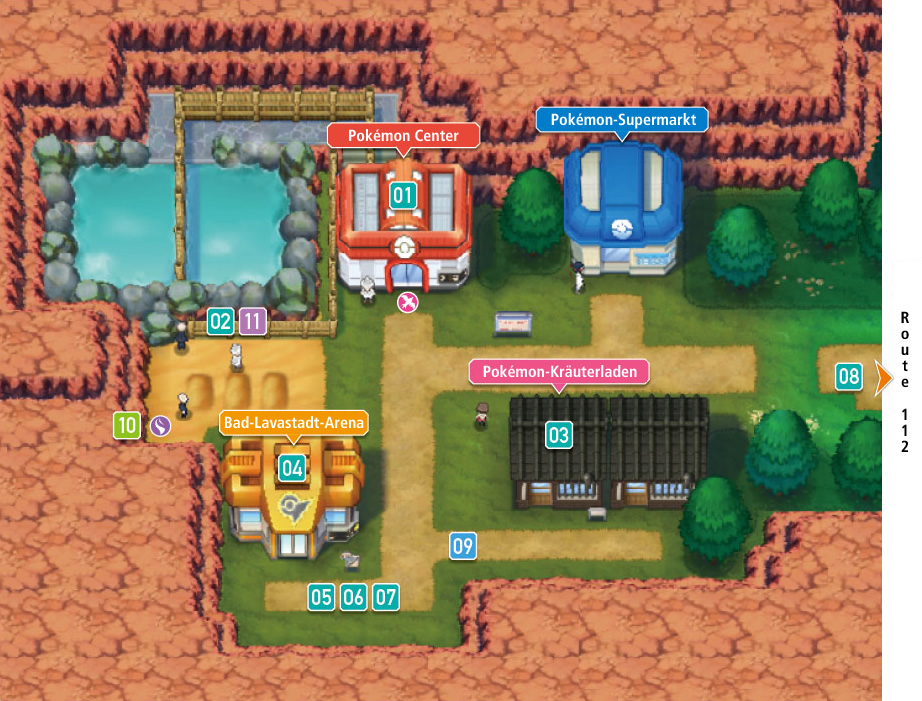922x701 pixels.
Task: Select the Pokémon Center label
Action: (403, 135)
